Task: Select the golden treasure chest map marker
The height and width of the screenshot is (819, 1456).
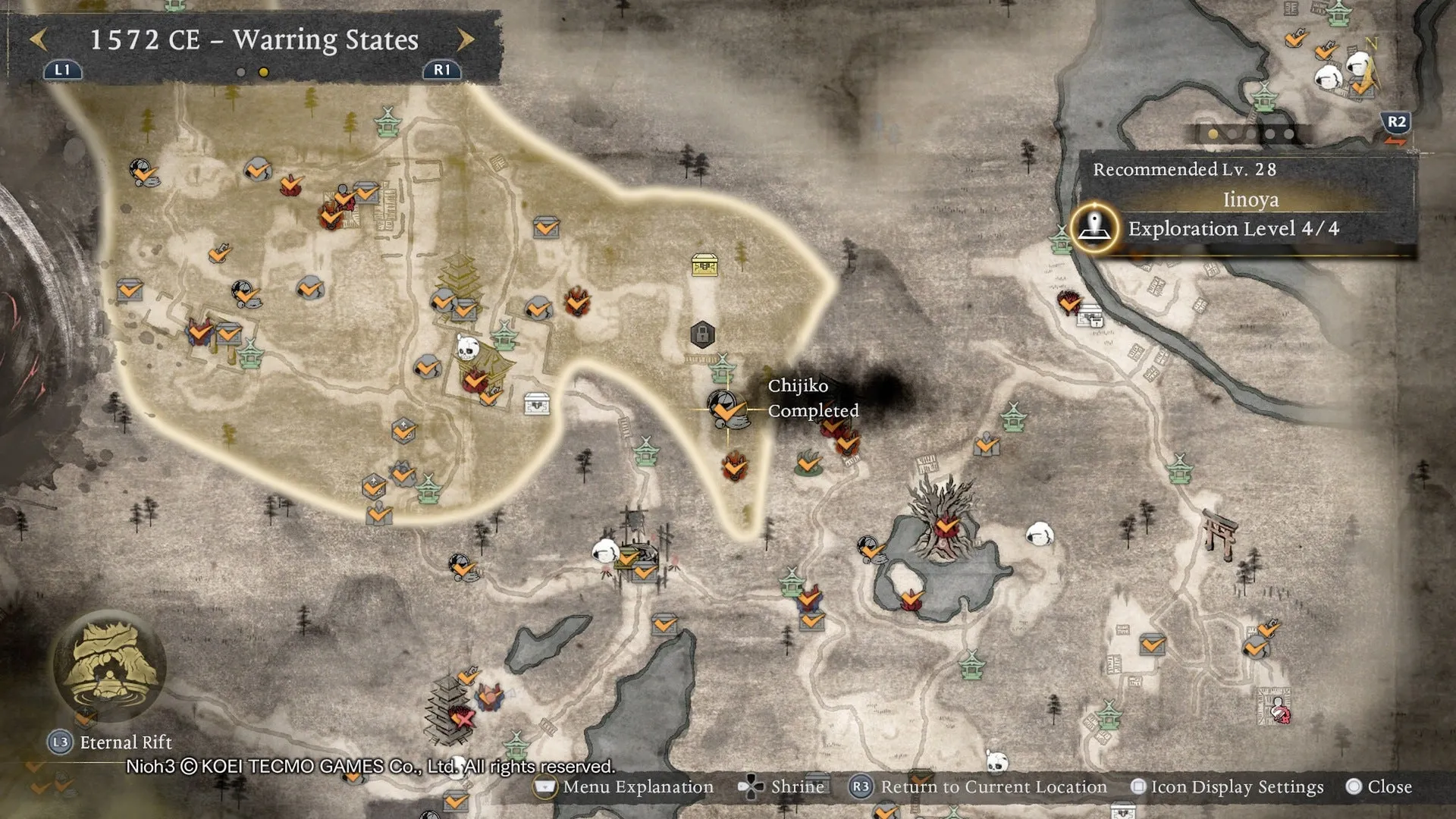Action: [x=704, y=265]
